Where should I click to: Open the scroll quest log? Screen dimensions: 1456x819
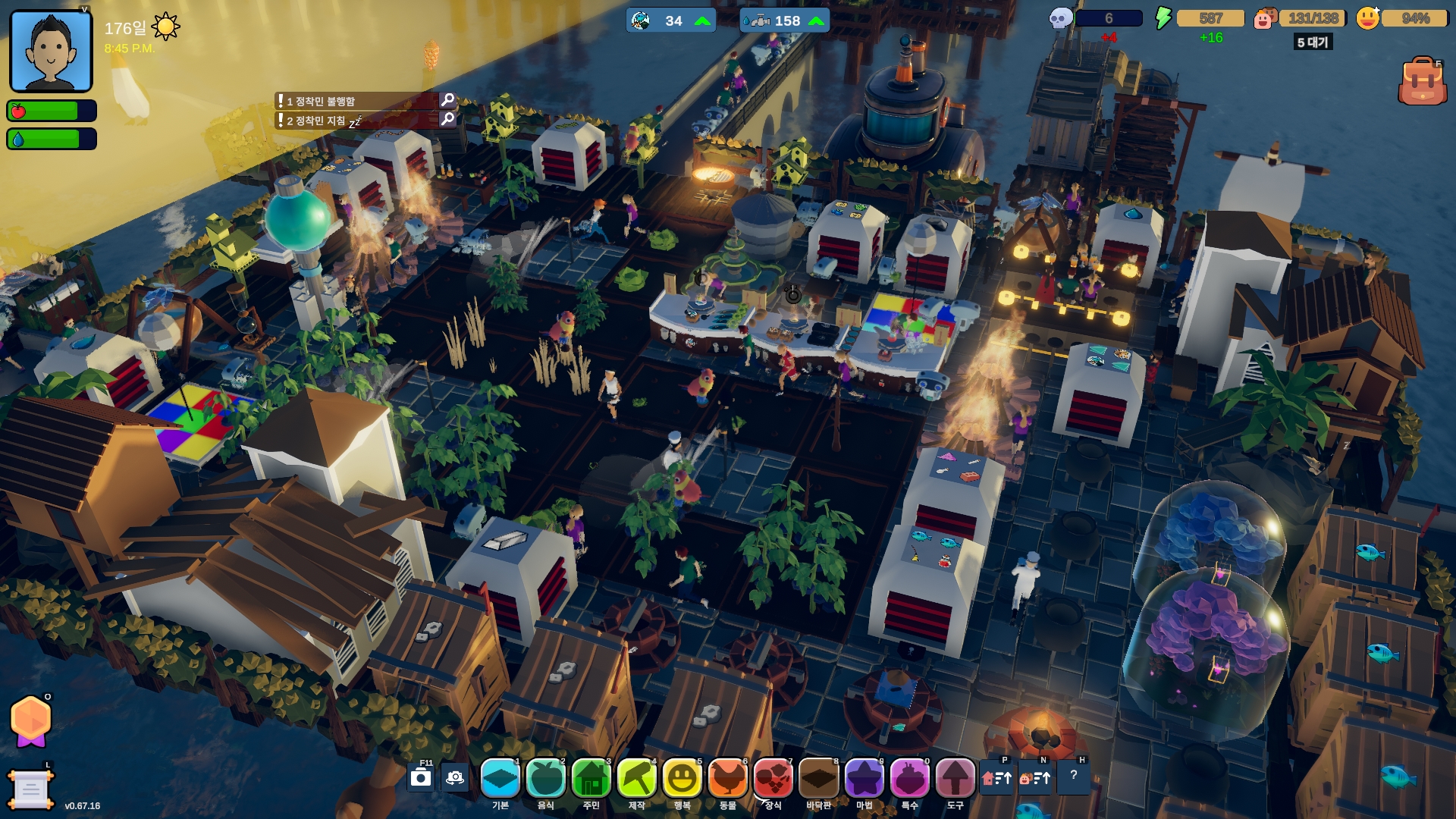point(30,789)
